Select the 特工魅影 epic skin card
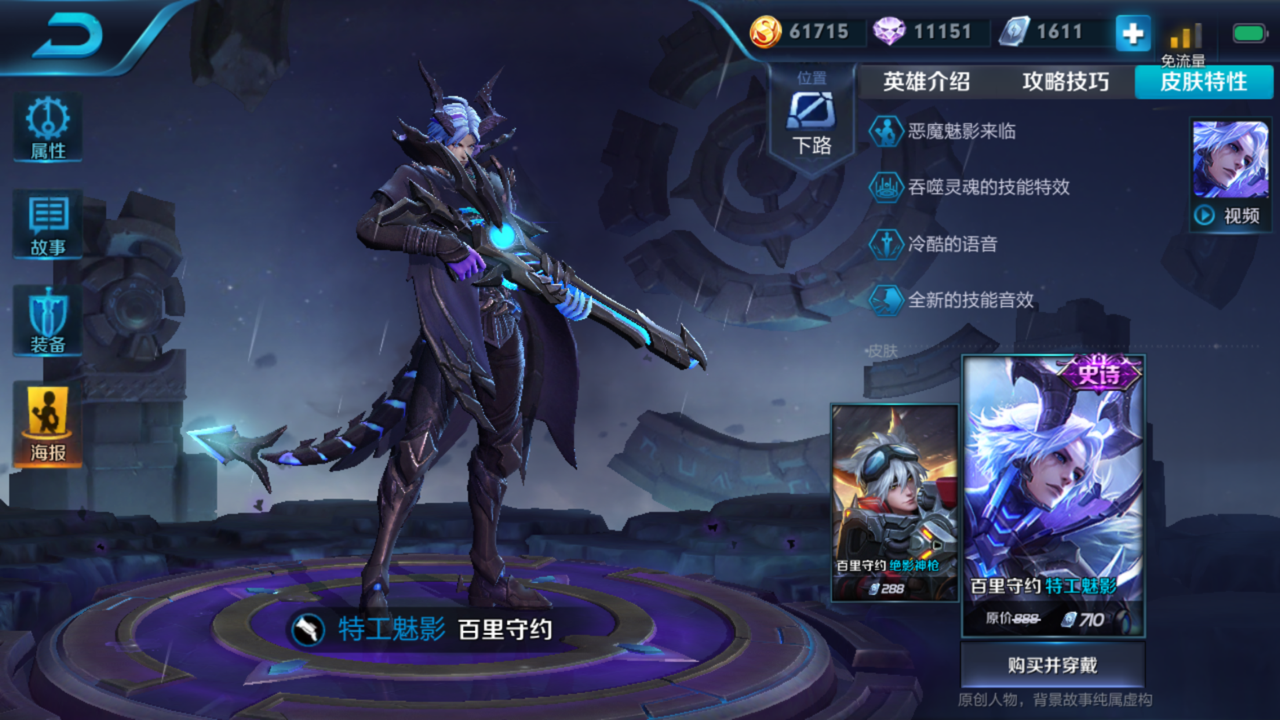This screenshot has width=1280, height=720. [x=1052, y=496]
